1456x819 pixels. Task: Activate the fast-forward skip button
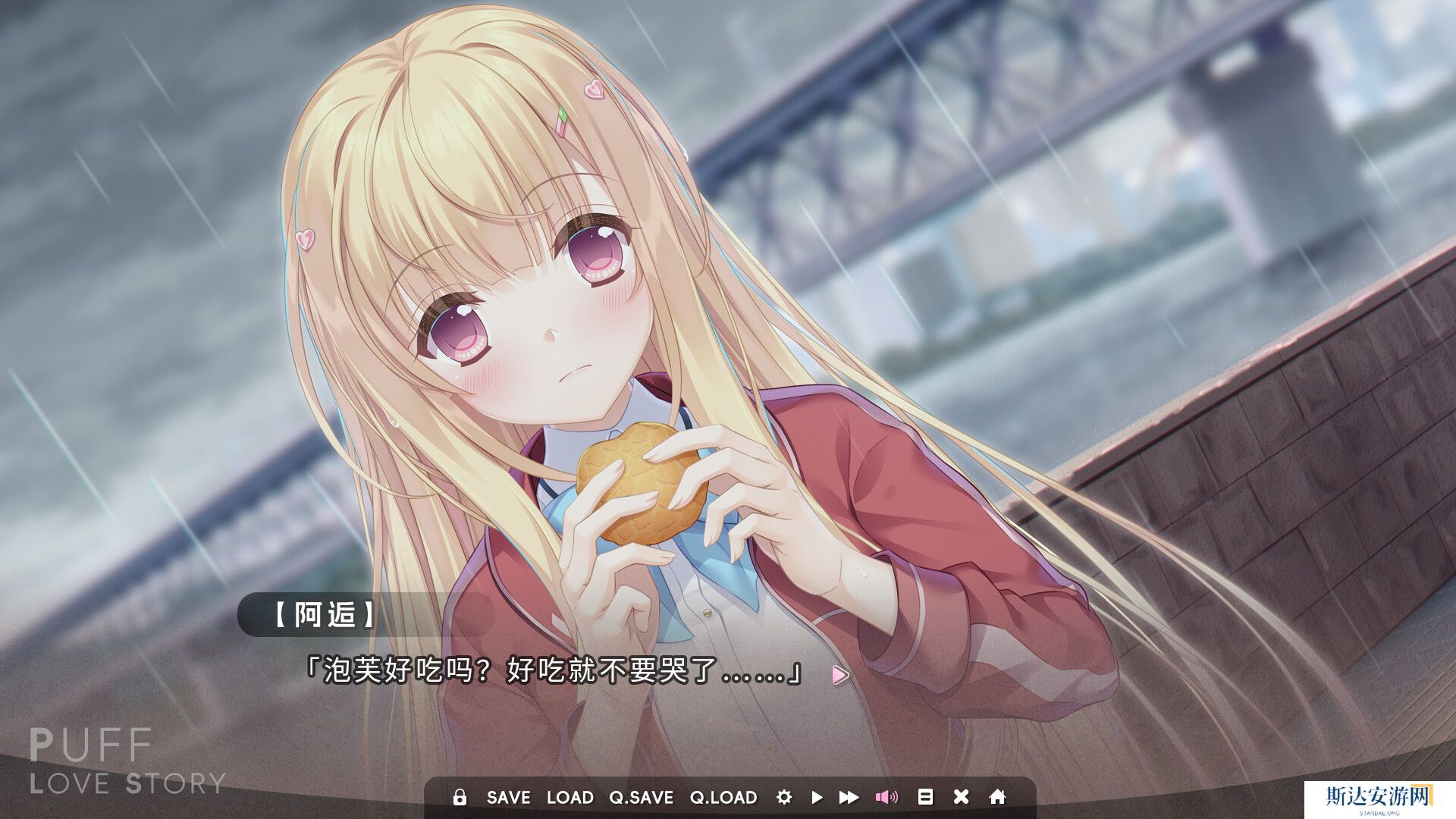(x=849, y=797)
